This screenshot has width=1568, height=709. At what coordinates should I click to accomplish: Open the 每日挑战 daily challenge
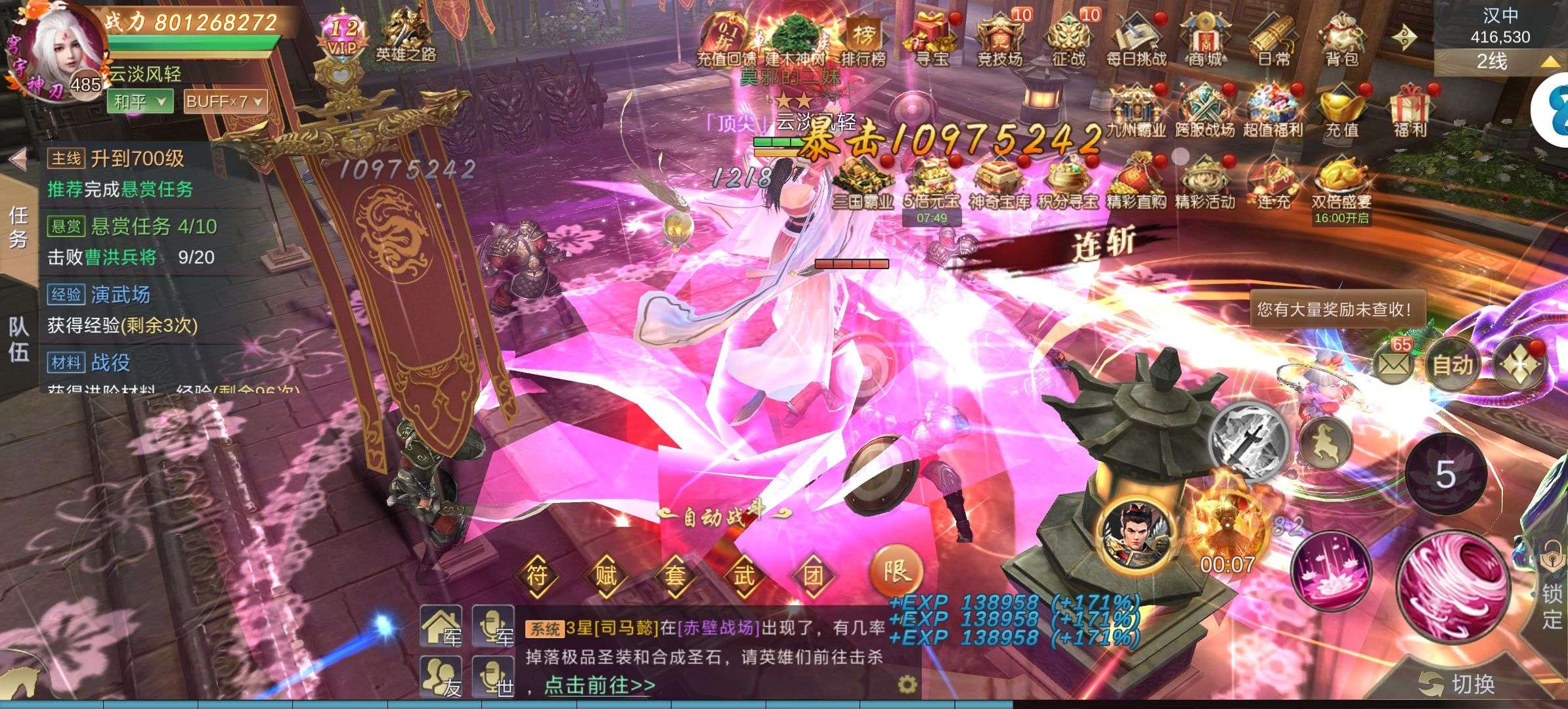pyautogui.click(x=1137, y=41)
